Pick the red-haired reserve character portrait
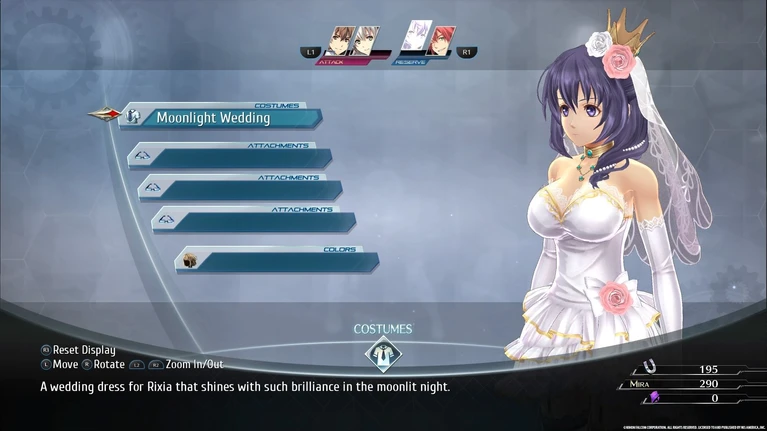 coord(440,41)
